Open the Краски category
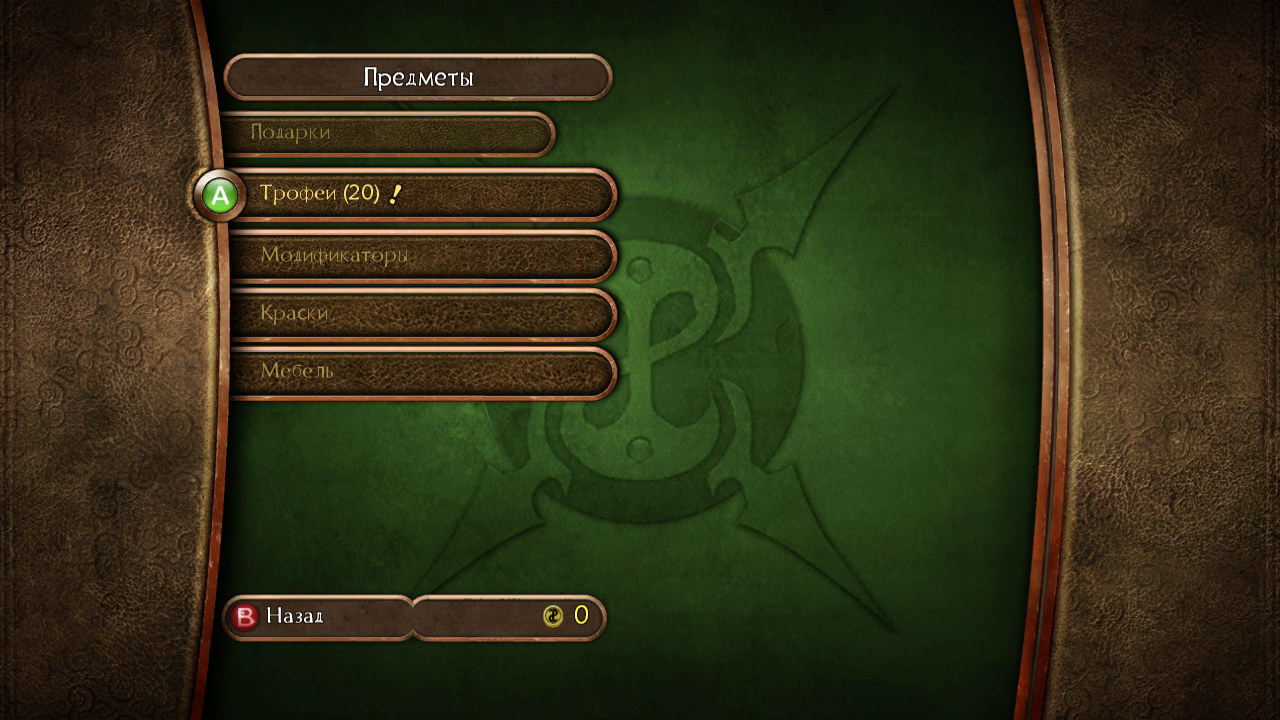 coord(420,314)
